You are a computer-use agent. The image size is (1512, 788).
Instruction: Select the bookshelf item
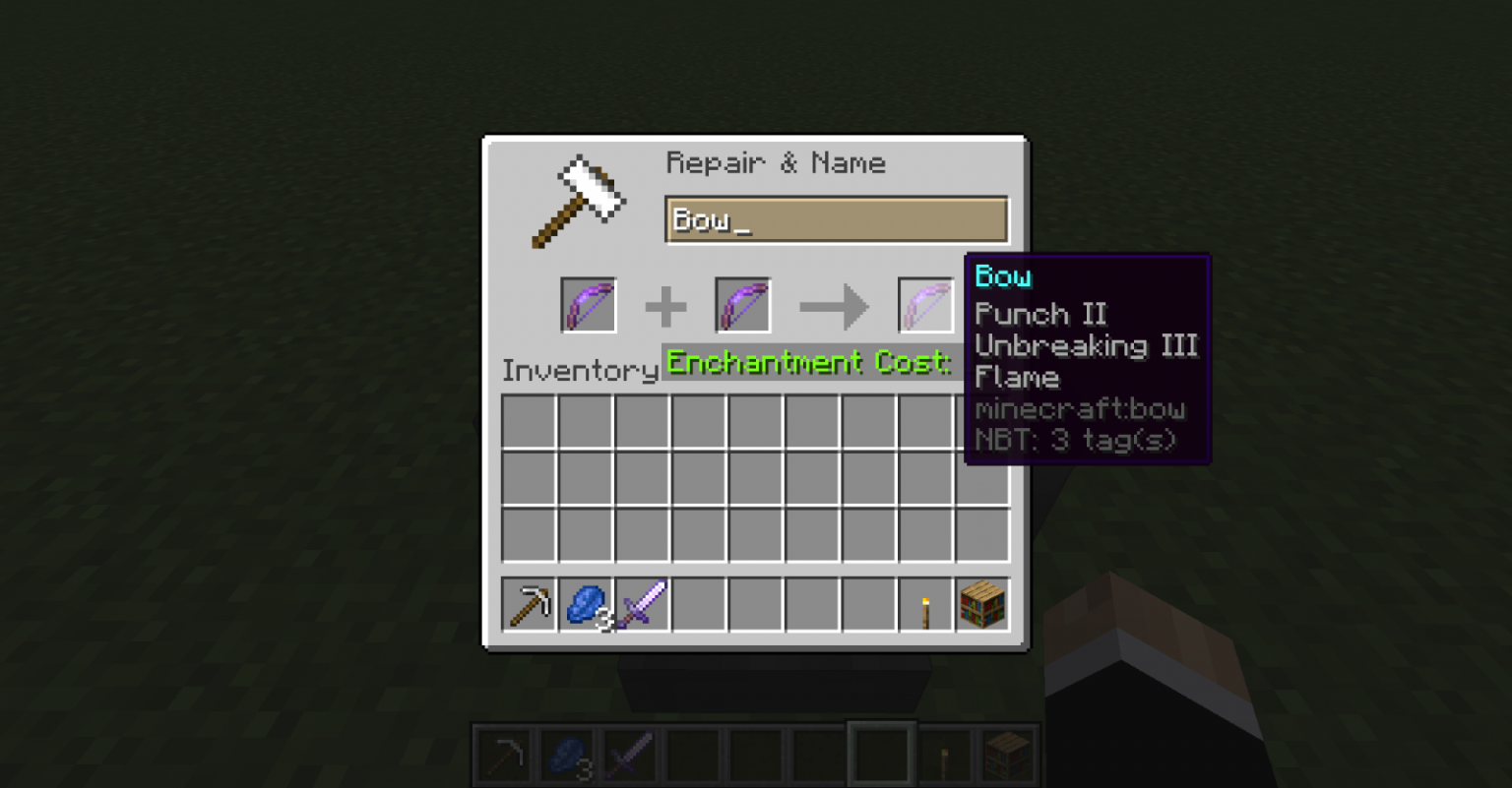point(981,605)
